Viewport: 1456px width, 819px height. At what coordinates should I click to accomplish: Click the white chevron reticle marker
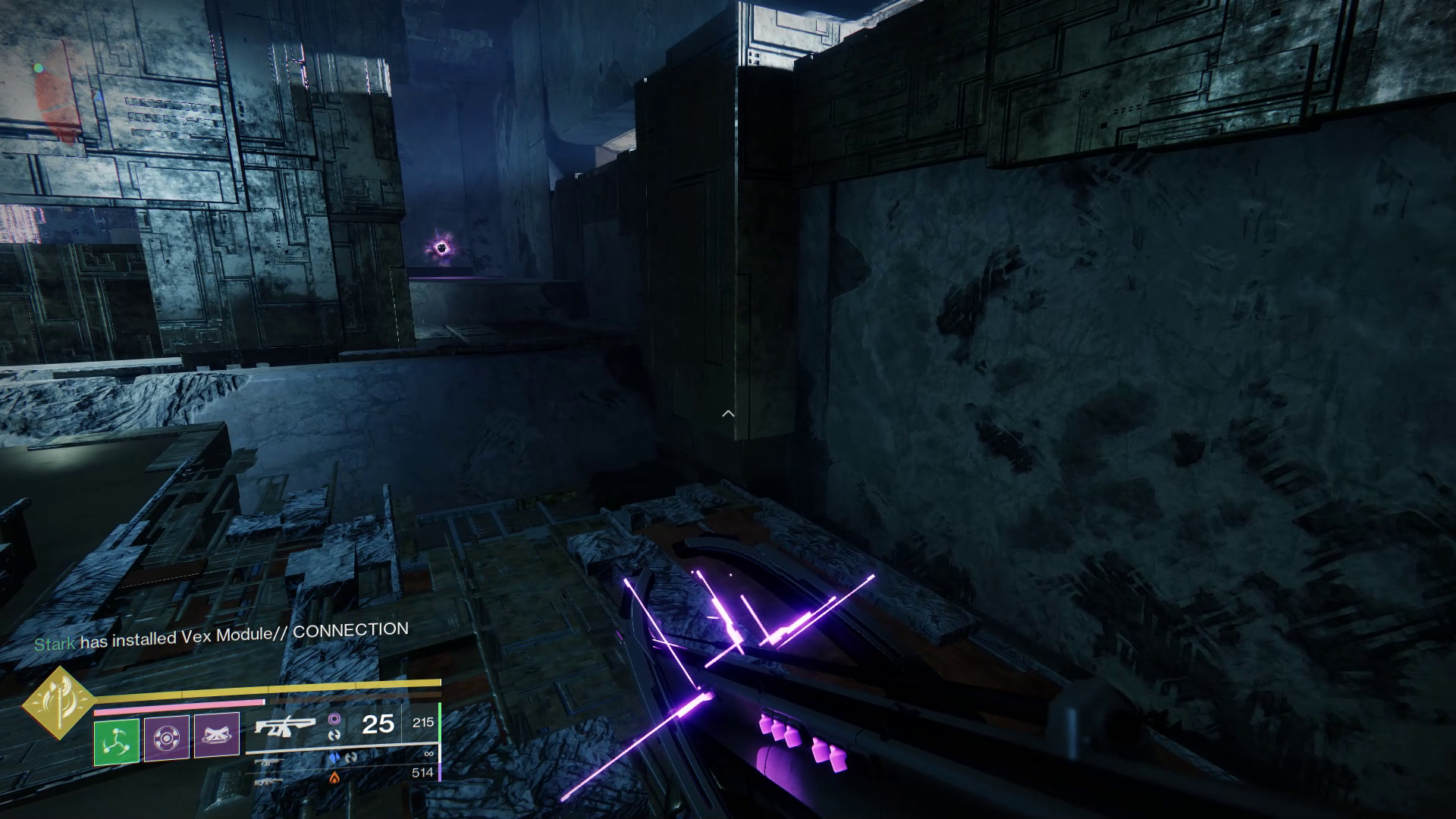727,413
